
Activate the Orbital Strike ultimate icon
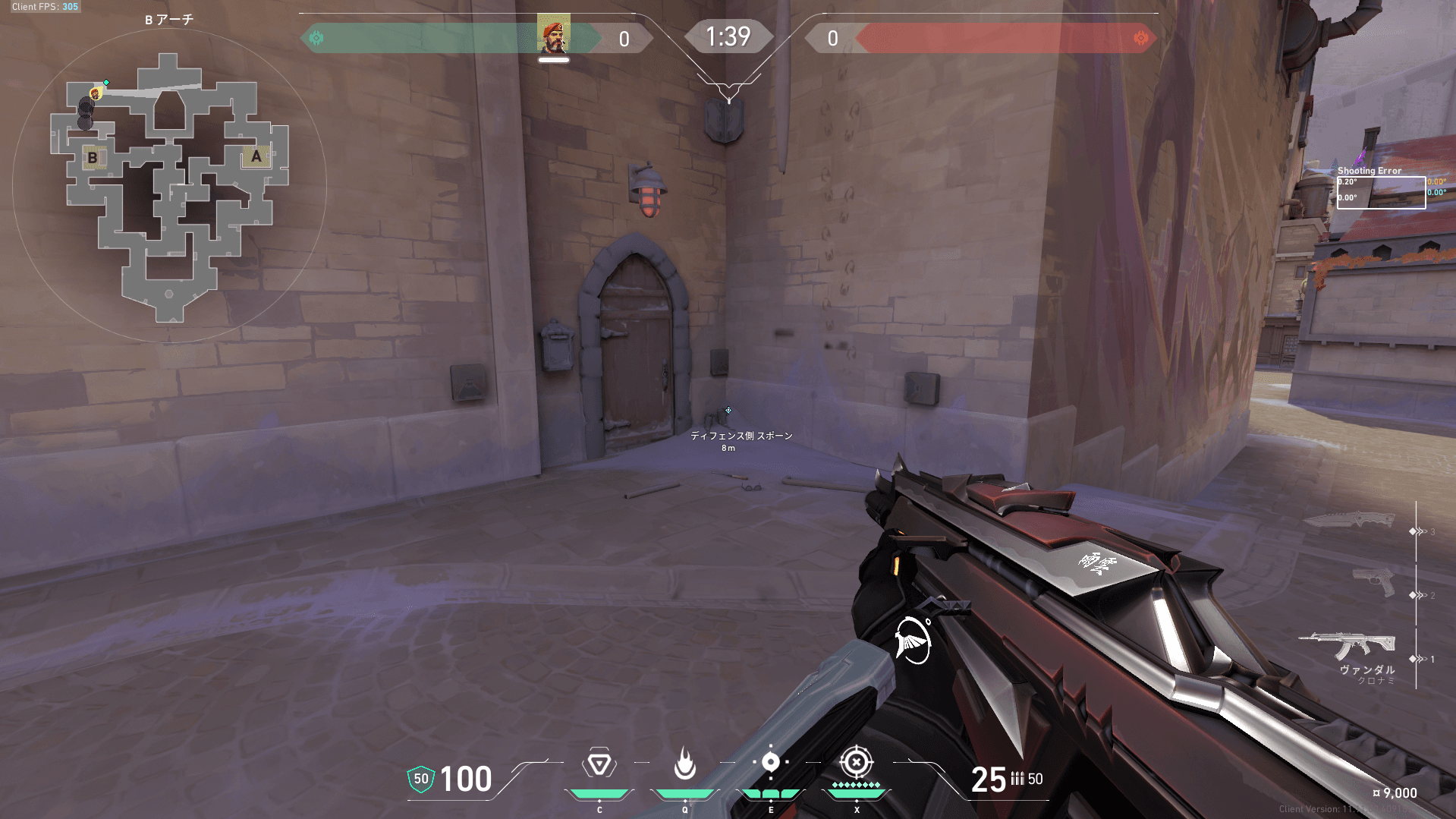pyautogui.click(x=856, y=762)
